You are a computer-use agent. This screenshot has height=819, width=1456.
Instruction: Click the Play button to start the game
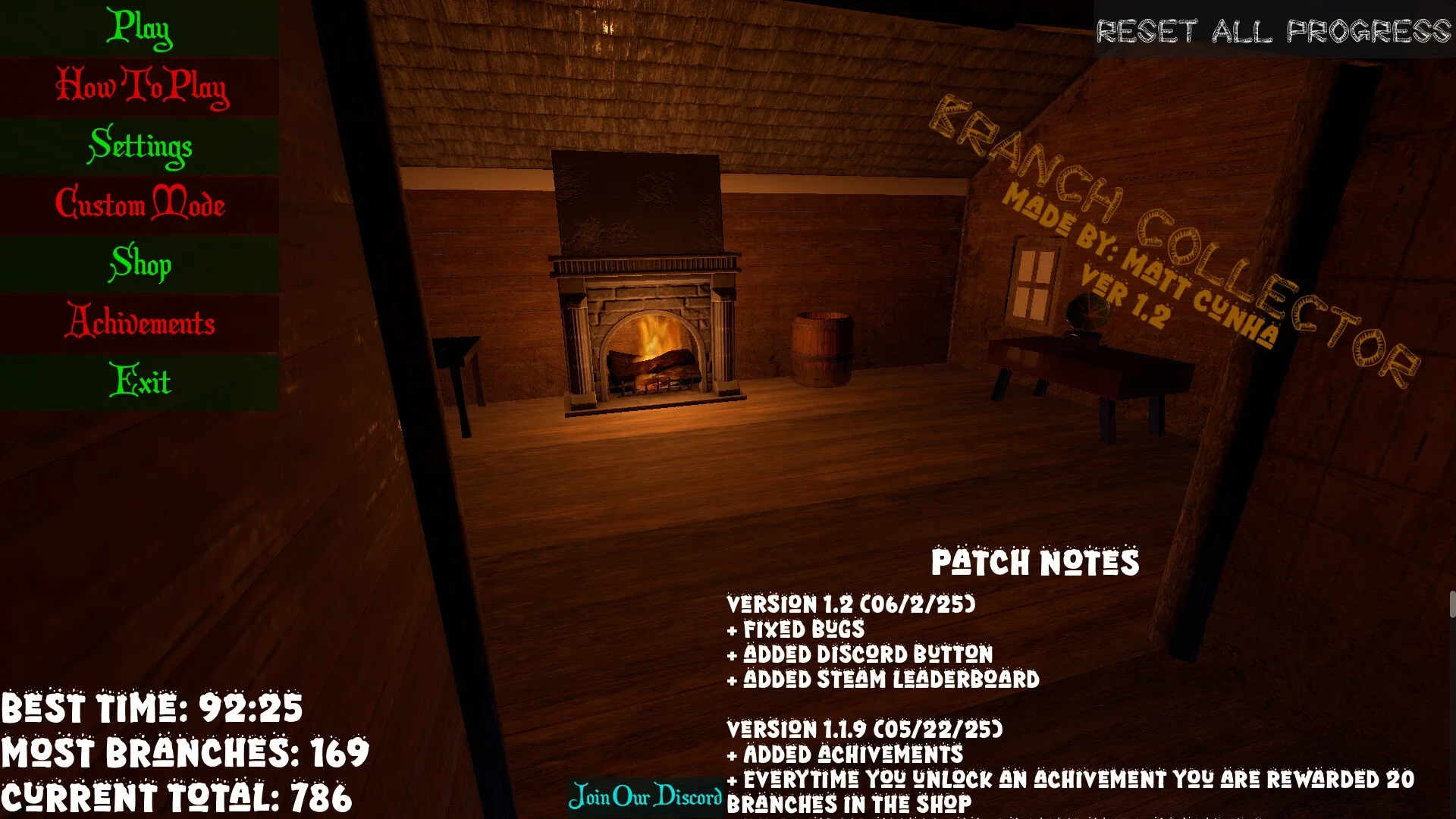(140, 29)
